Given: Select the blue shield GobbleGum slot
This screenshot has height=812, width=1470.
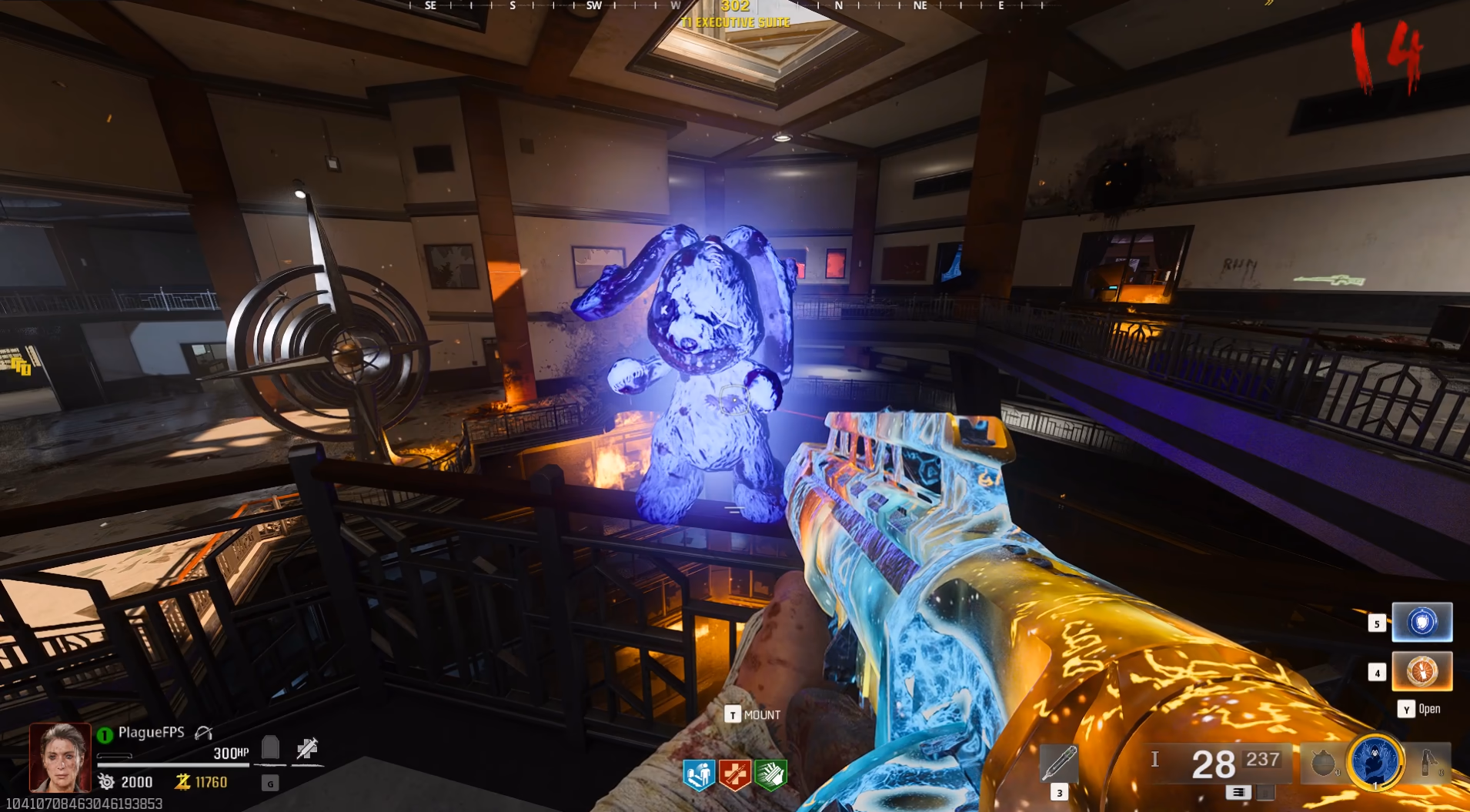Looking at the screenshot, I should click(x=1422, y=622).
